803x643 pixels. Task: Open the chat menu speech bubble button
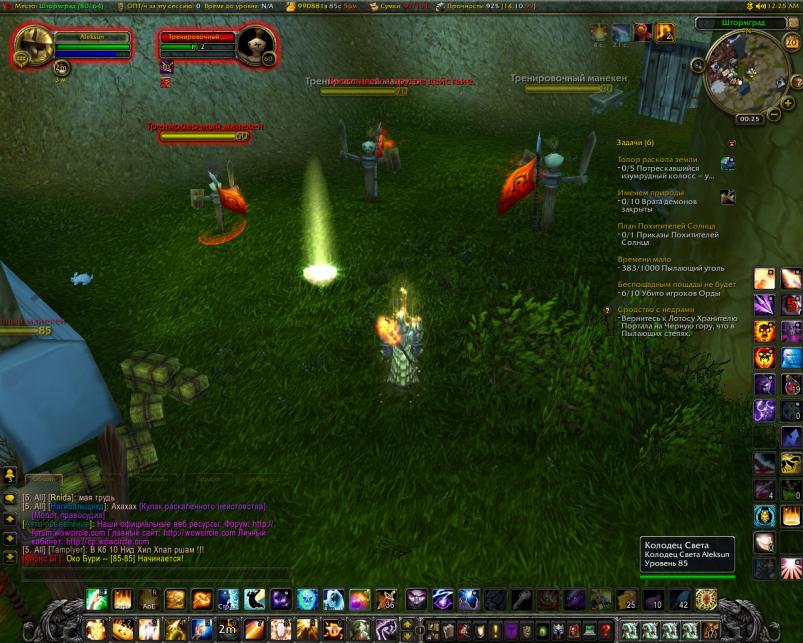coord(10,498)
